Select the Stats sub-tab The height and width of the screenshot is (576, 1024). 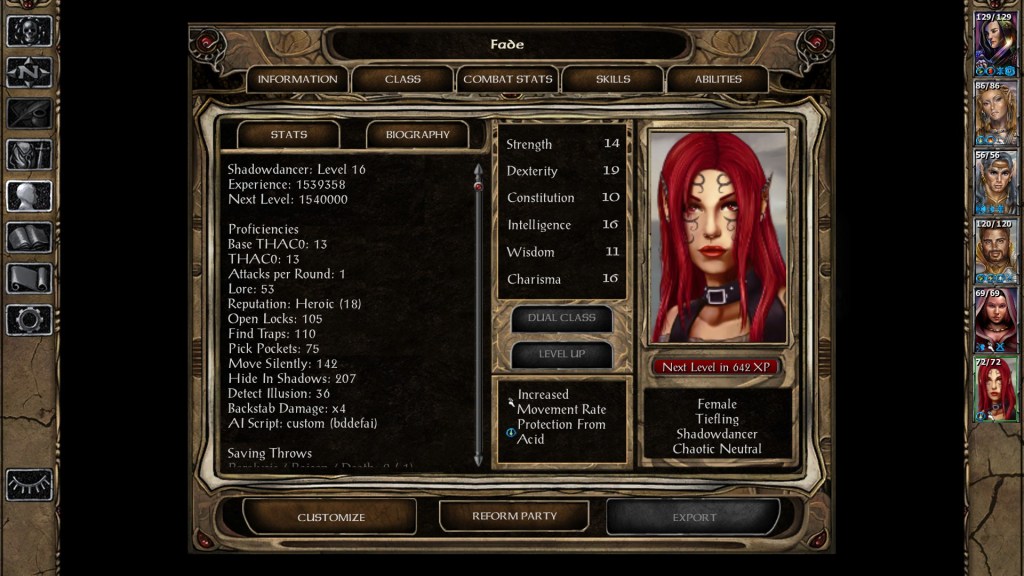point(288,134)
